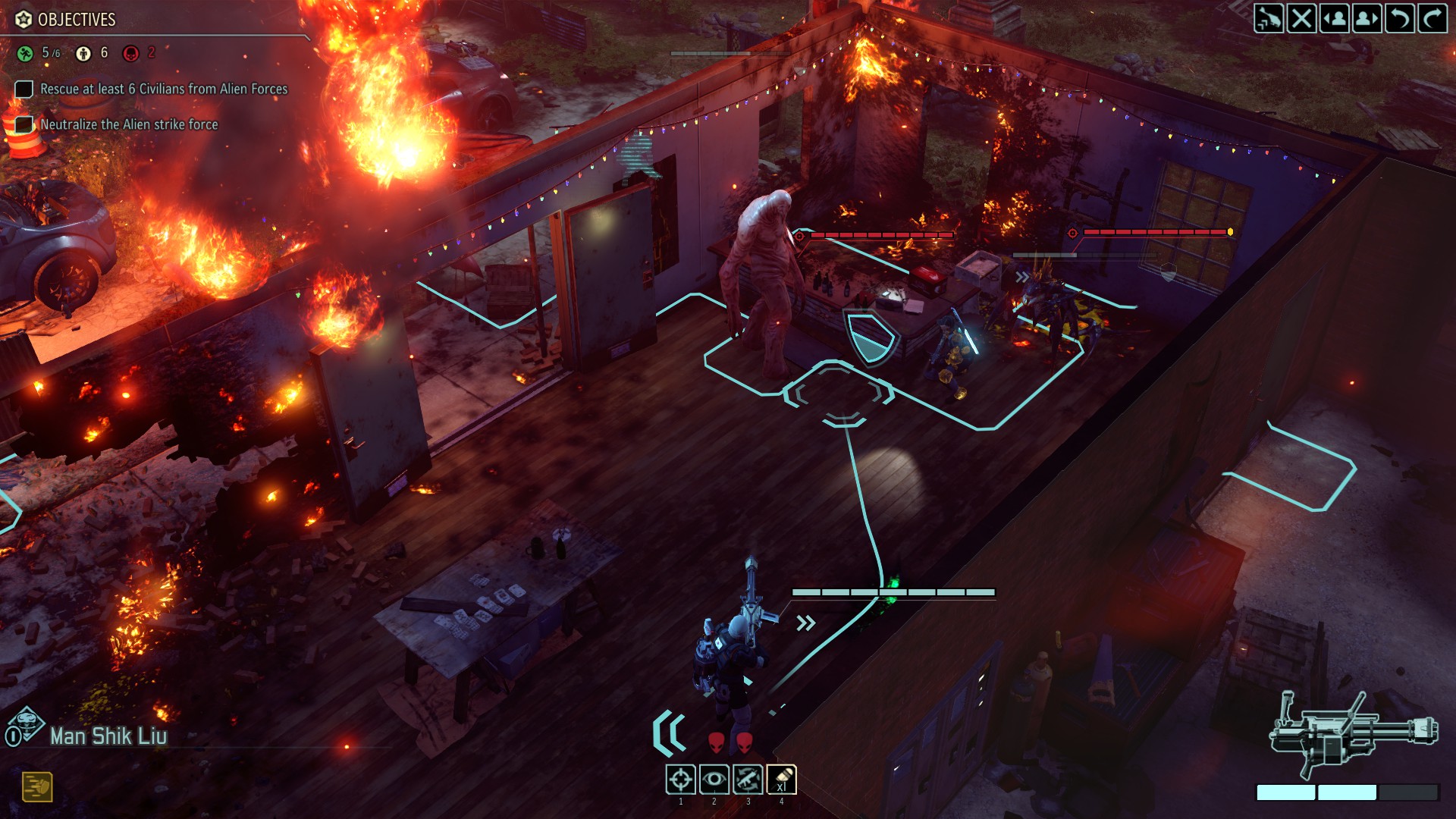This screenshot has width=1456, height=819.
Task: Click the X end turn button
Action: [x=1301, y=18]
